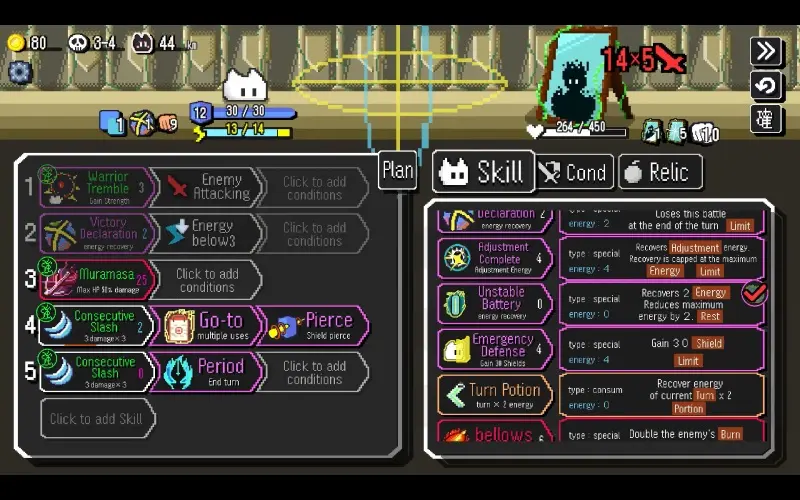Select the Turn Potion consumable

[495, 395]
